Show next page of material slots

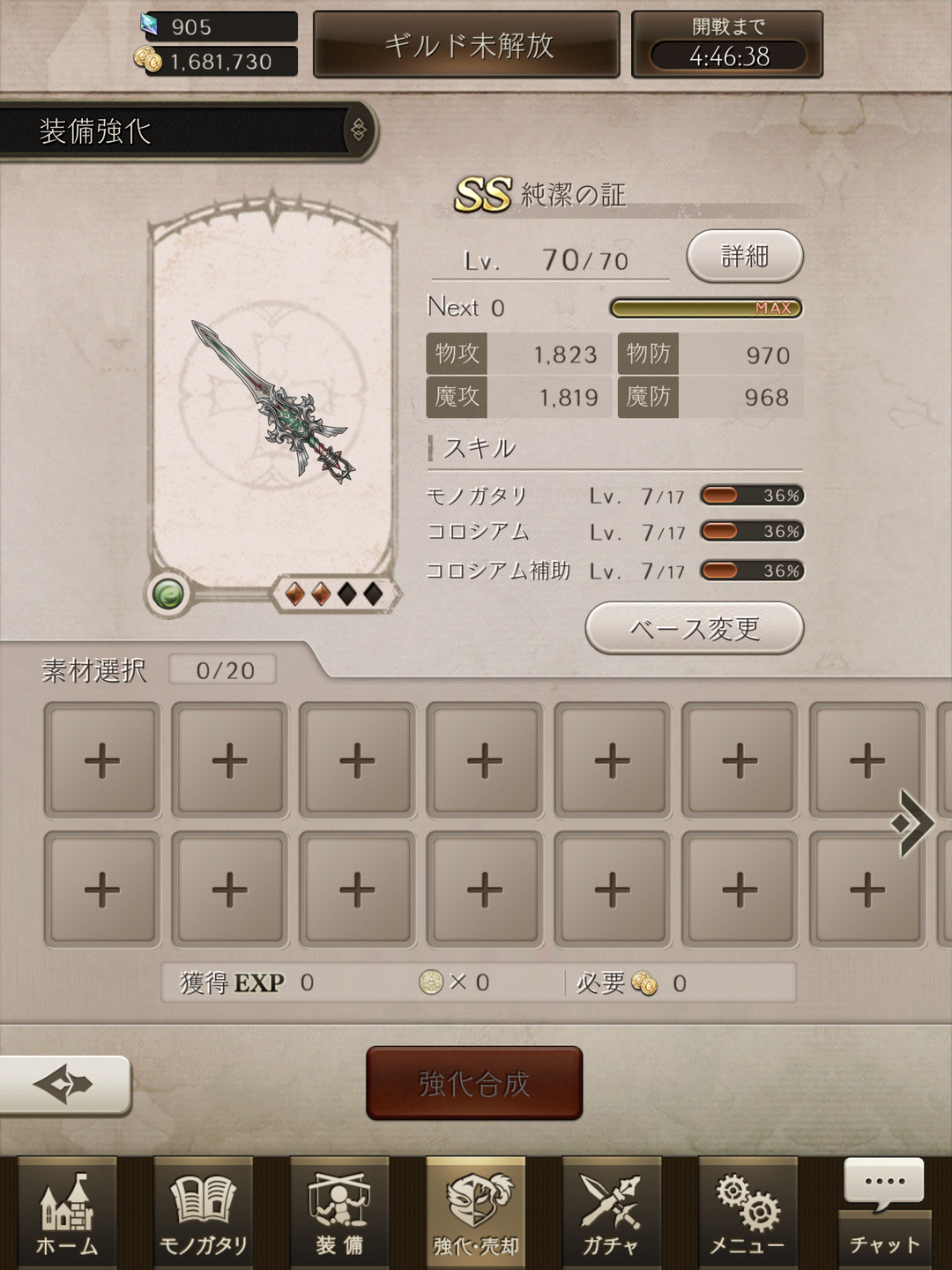click(913, 824)
